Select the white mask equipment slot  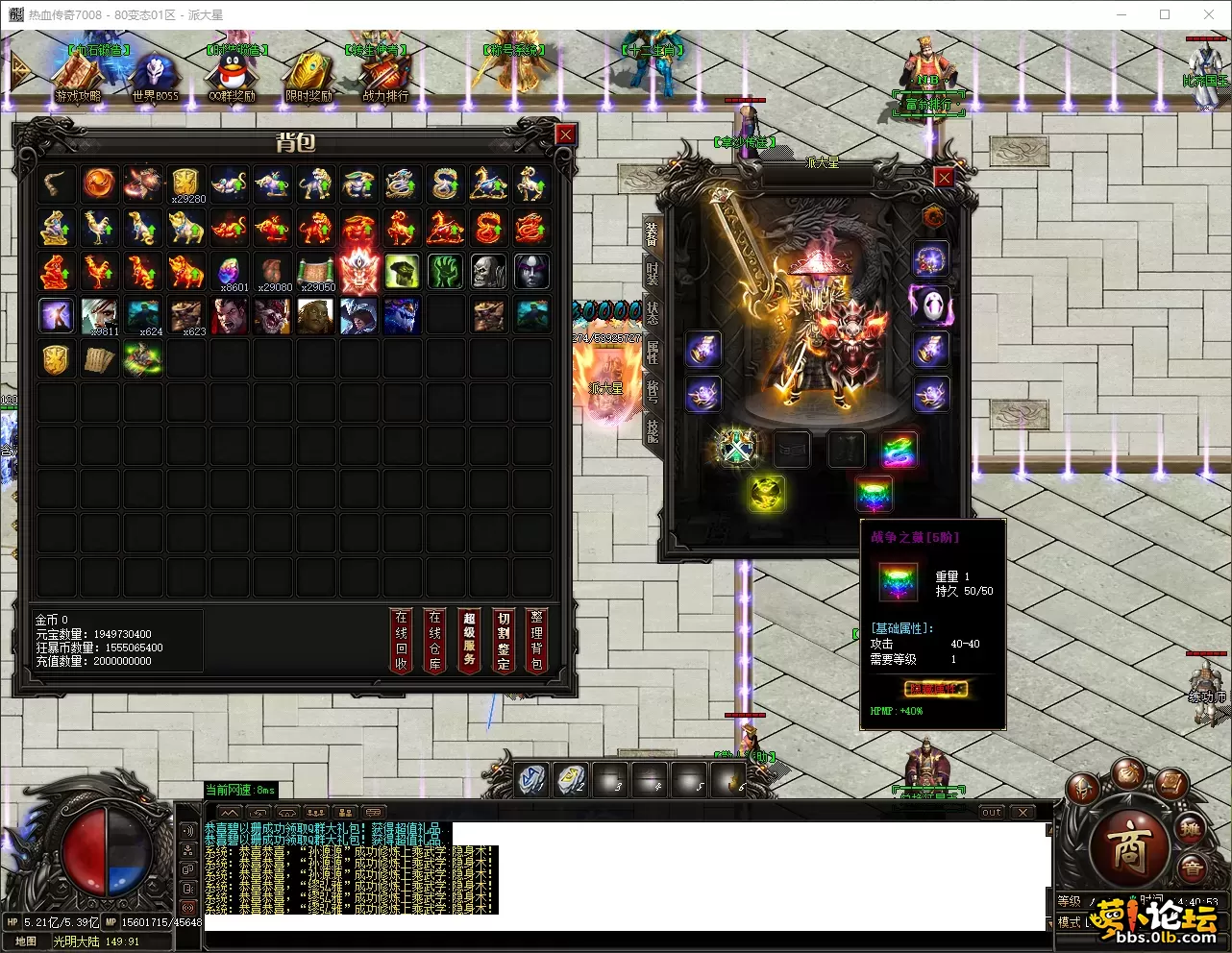click(x=929, y=305)
